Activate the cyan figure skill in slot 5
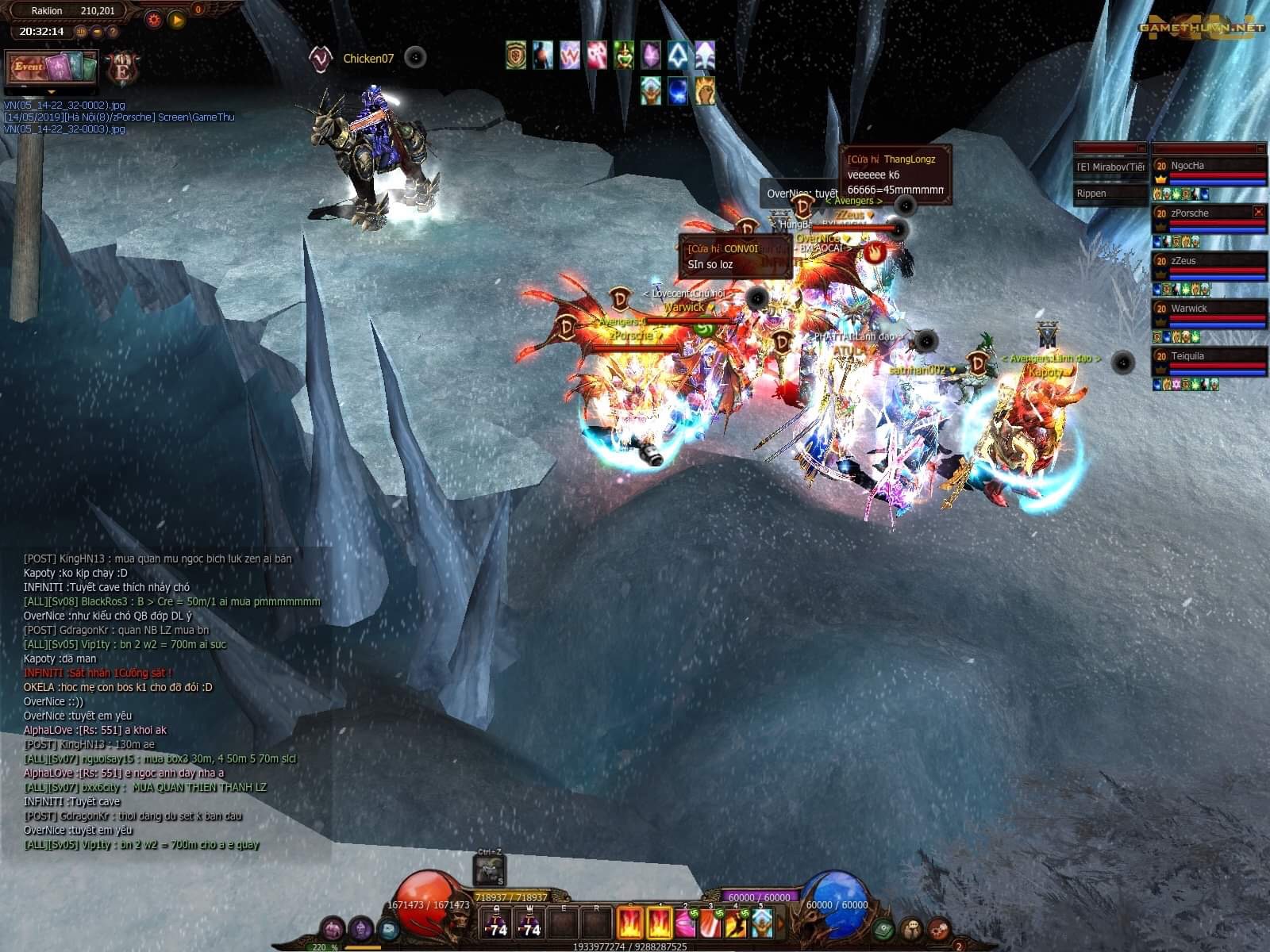The height and width of the screenshot is (952, 1270). pos(762,923)
